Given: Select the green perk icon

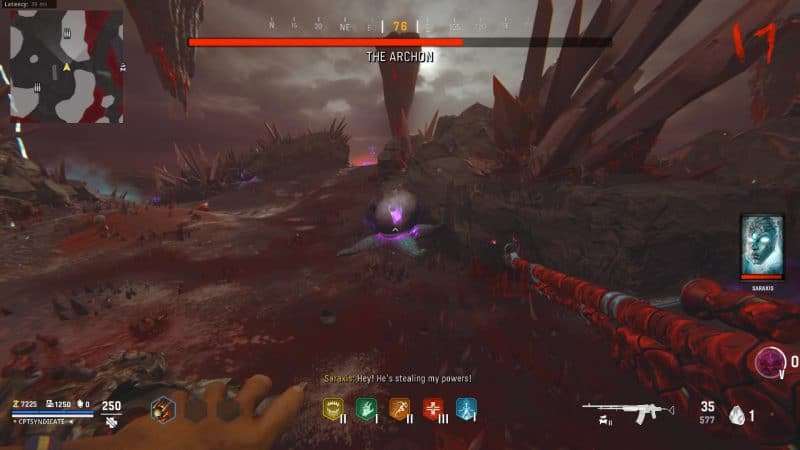Looking at the screenshot, I should (x=365, y=407).
